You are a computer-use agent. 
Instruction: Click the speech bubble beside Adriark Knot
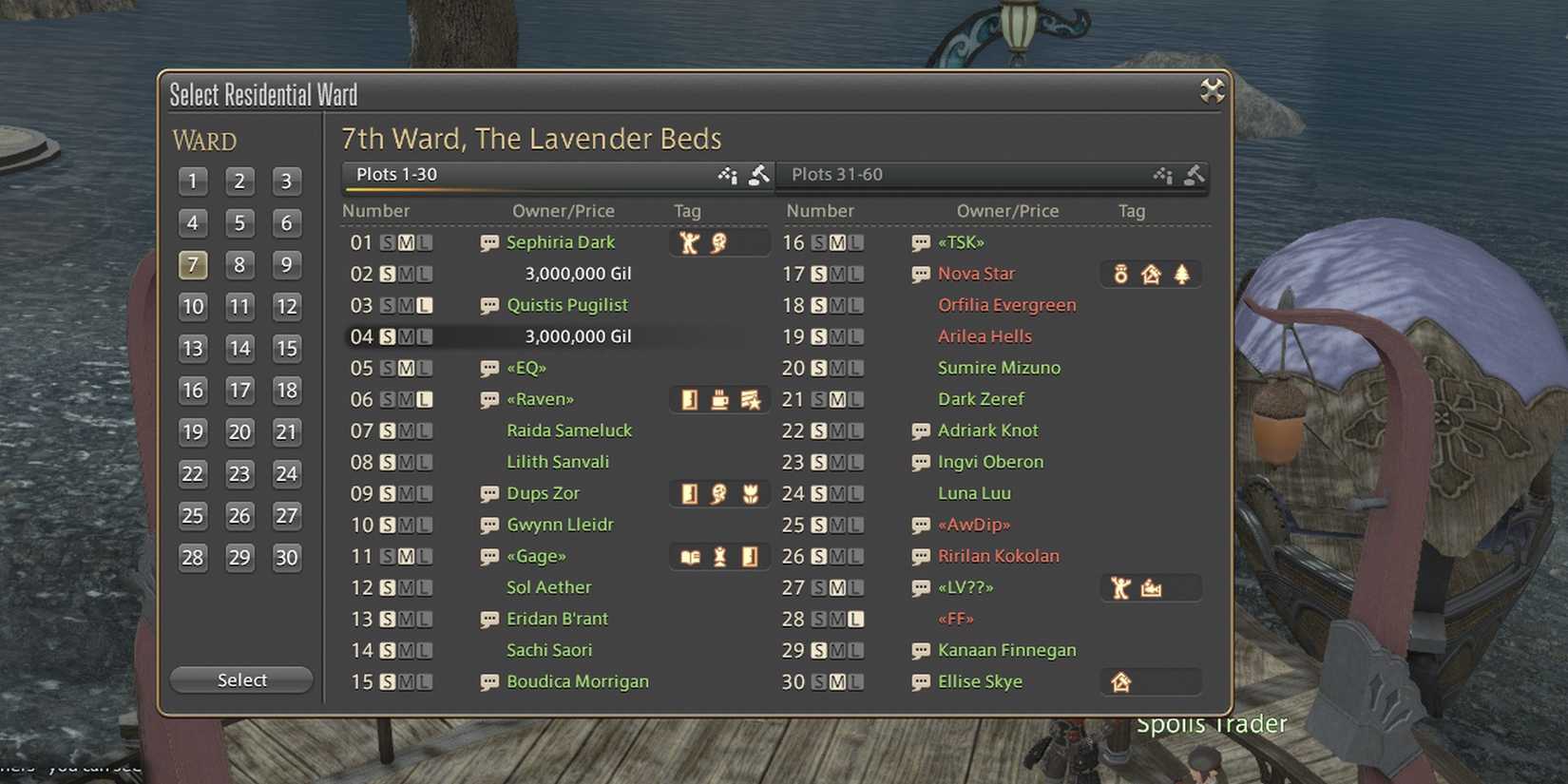[x=920, y=430]
